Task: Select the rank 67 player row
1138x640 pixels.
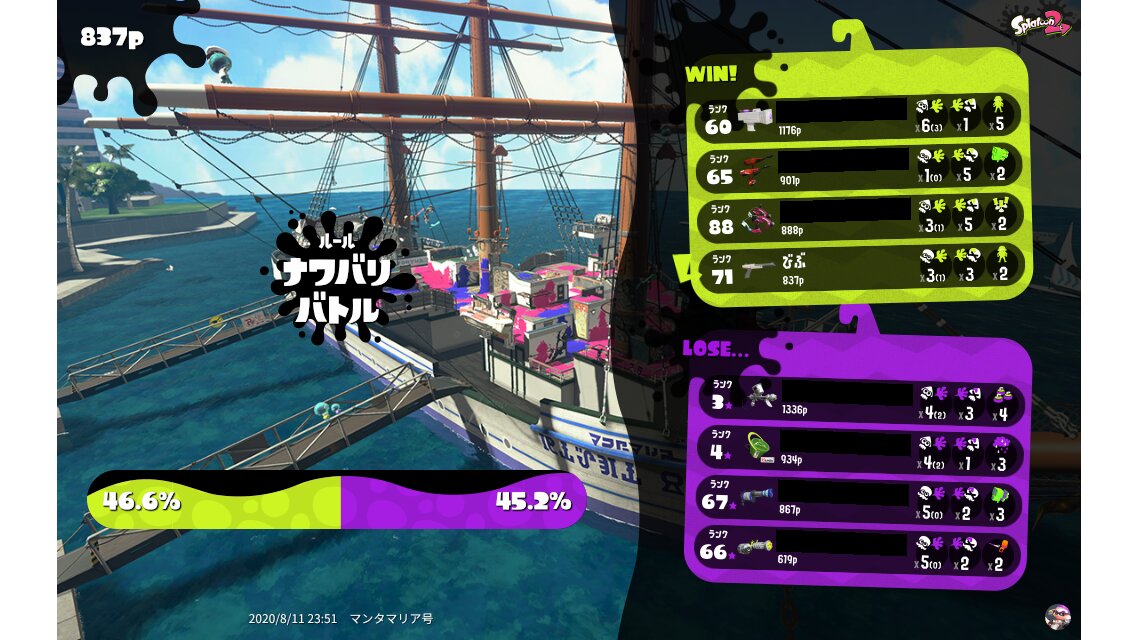Action: pyautogui.click(x=860, y=498)
